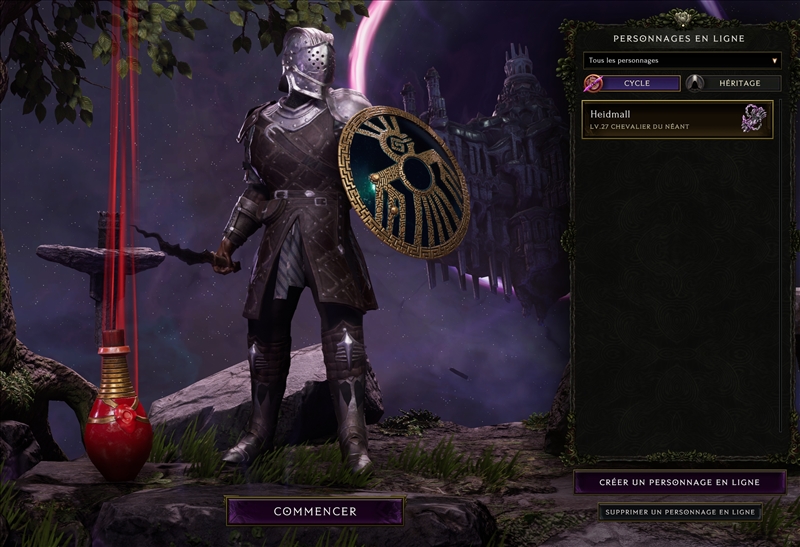Viewport: 800px width, 547px height.
Task: Switch to the Héritage tab
Action: (x=733, y=83)
